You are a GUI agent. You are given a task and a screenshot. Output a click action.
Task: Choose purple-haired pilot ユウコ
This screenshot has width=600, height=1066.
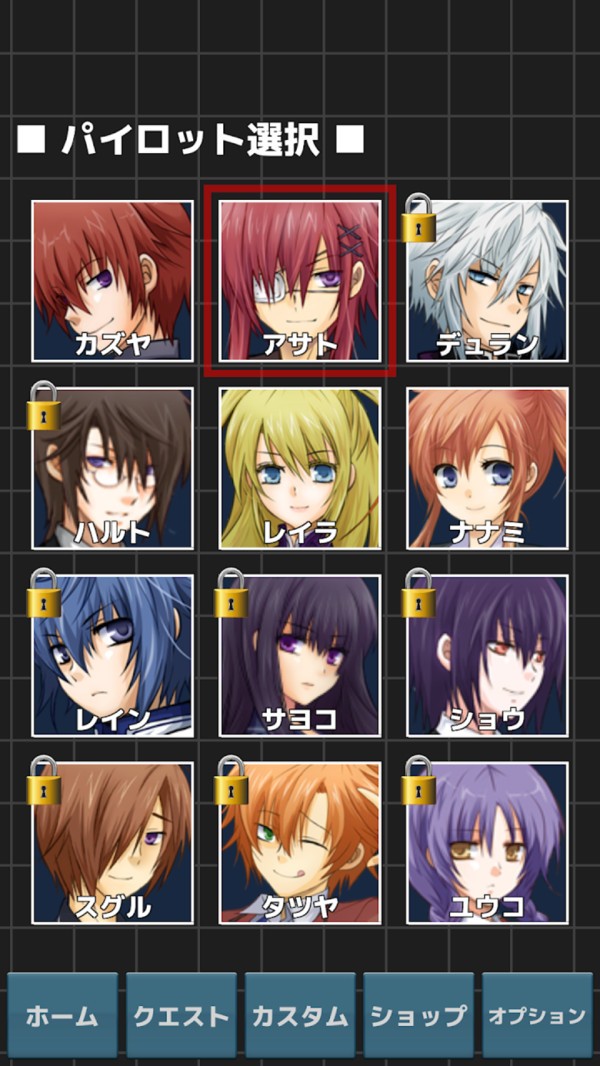[487, 842]
